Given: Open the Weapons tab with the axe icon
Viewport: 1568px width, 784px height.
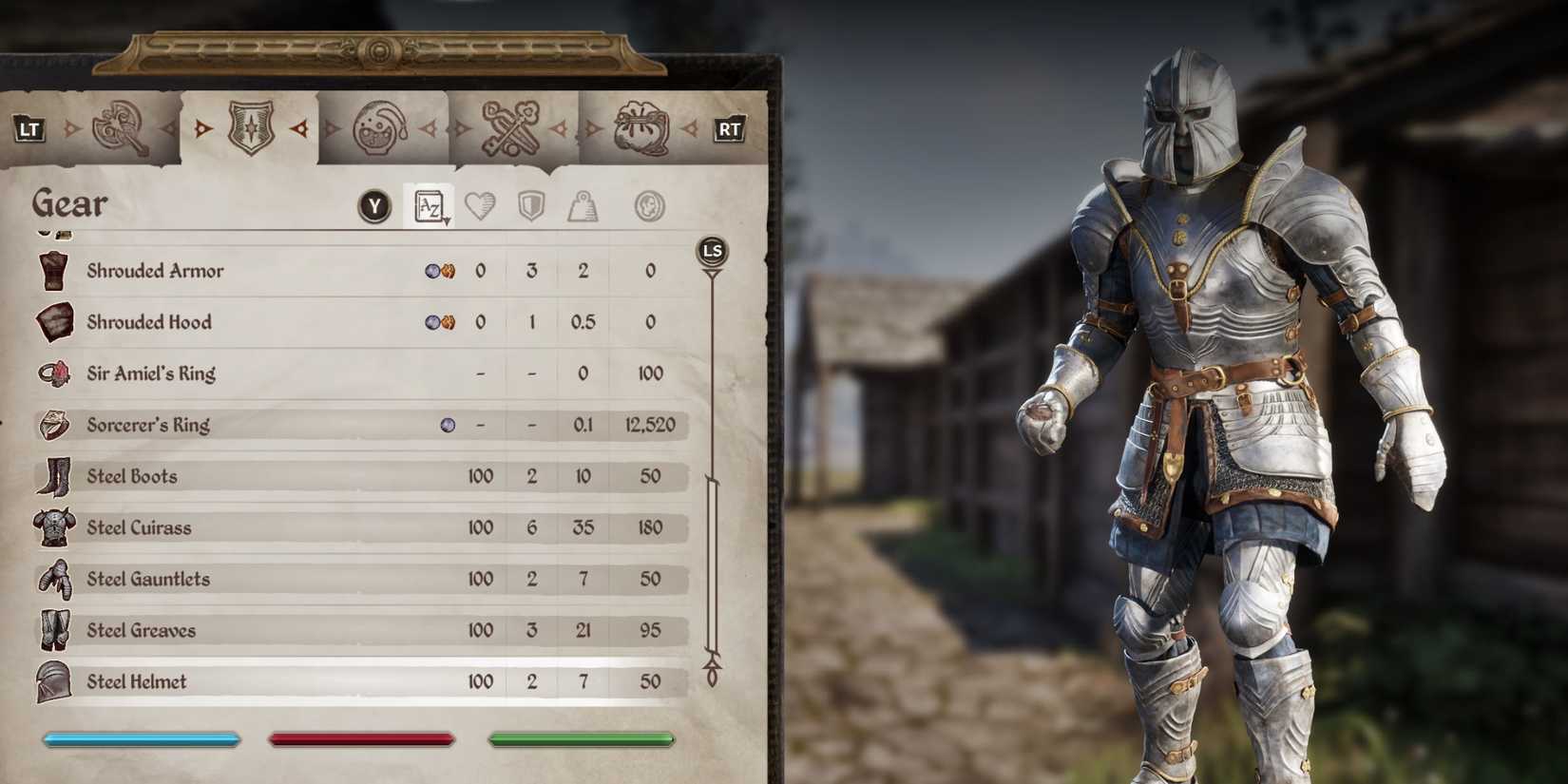Looking at the screenshot, I should pos(122,126).
